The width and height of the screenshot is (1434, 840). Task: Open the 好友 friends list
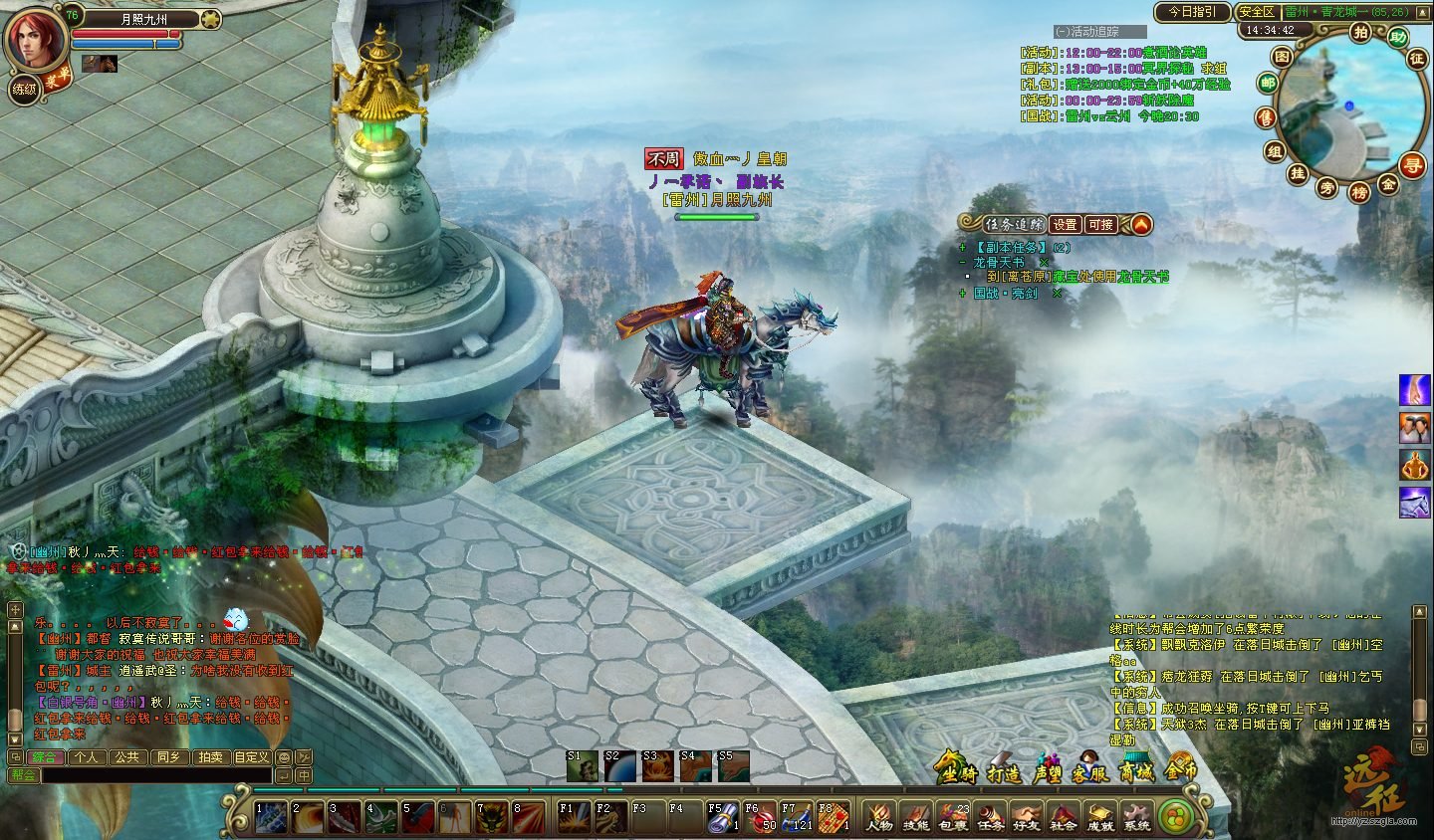[x=1027, y=816]
